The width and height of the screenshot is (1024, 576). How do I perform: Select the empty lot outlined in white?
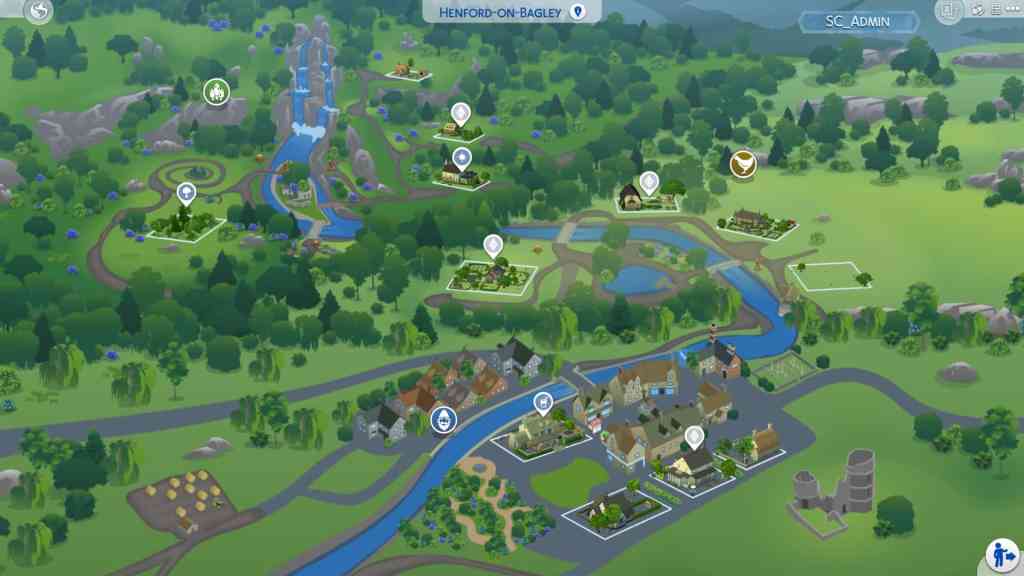(x=827, y=275)
